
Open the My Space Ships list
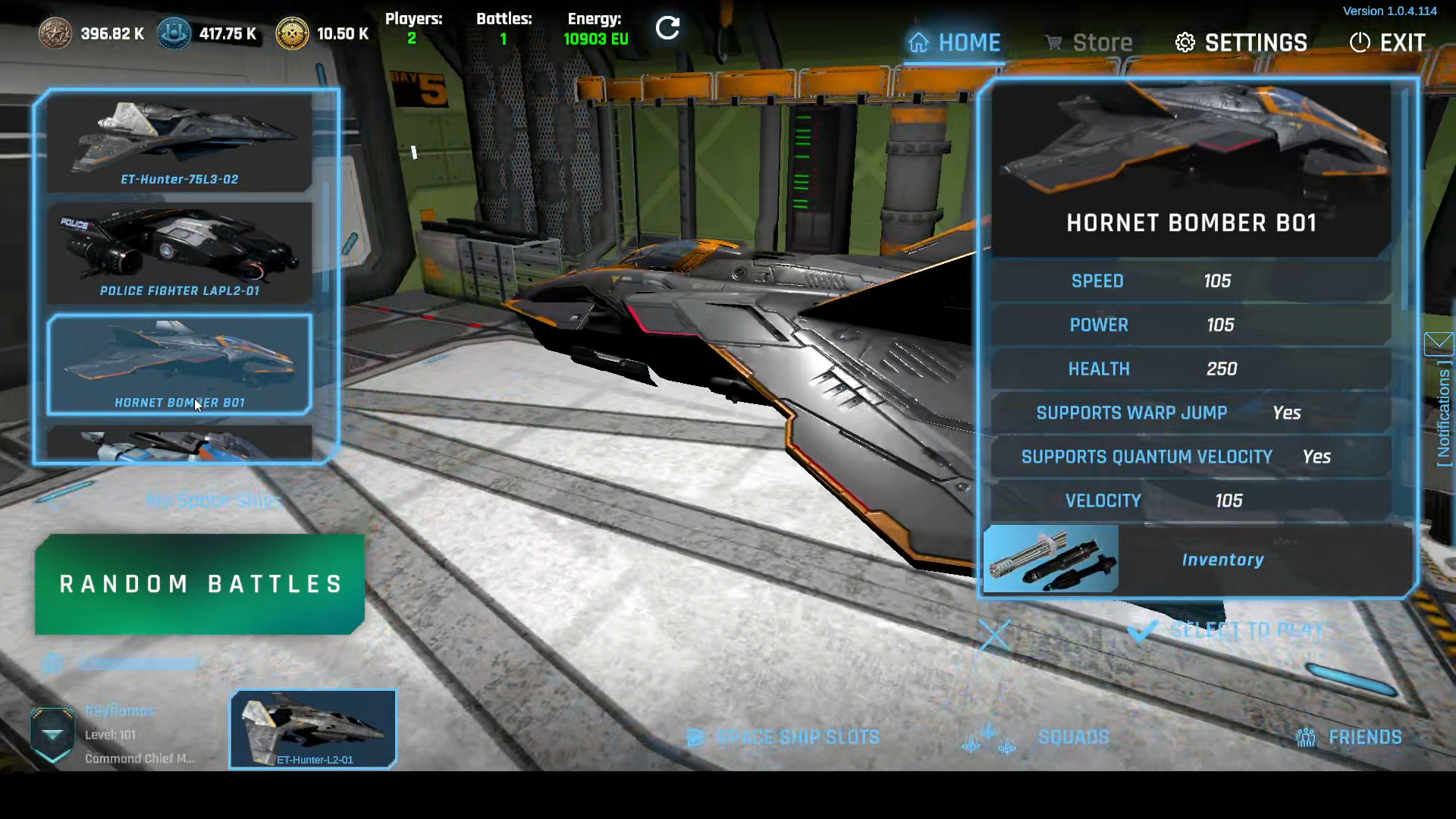pos(212,500)
